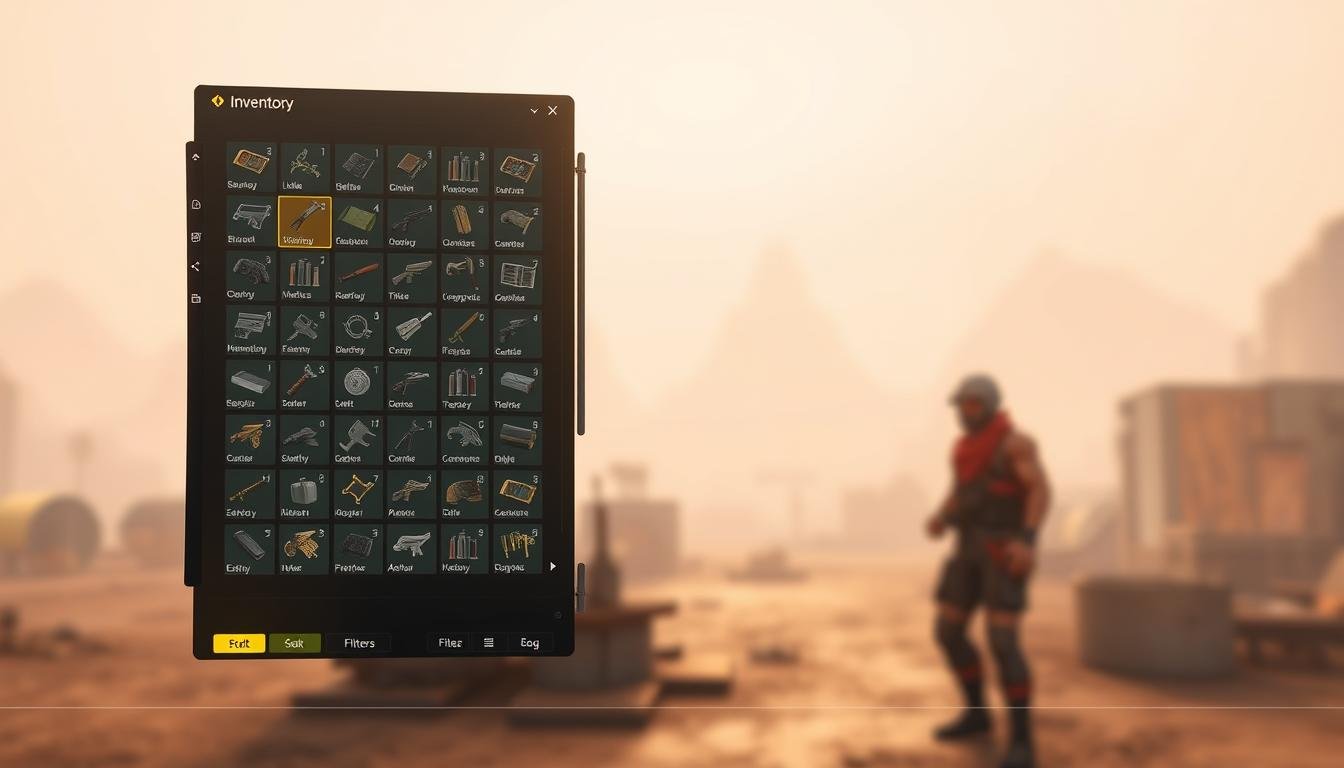Toggle the yellow Sort button on

click(238, 643)
